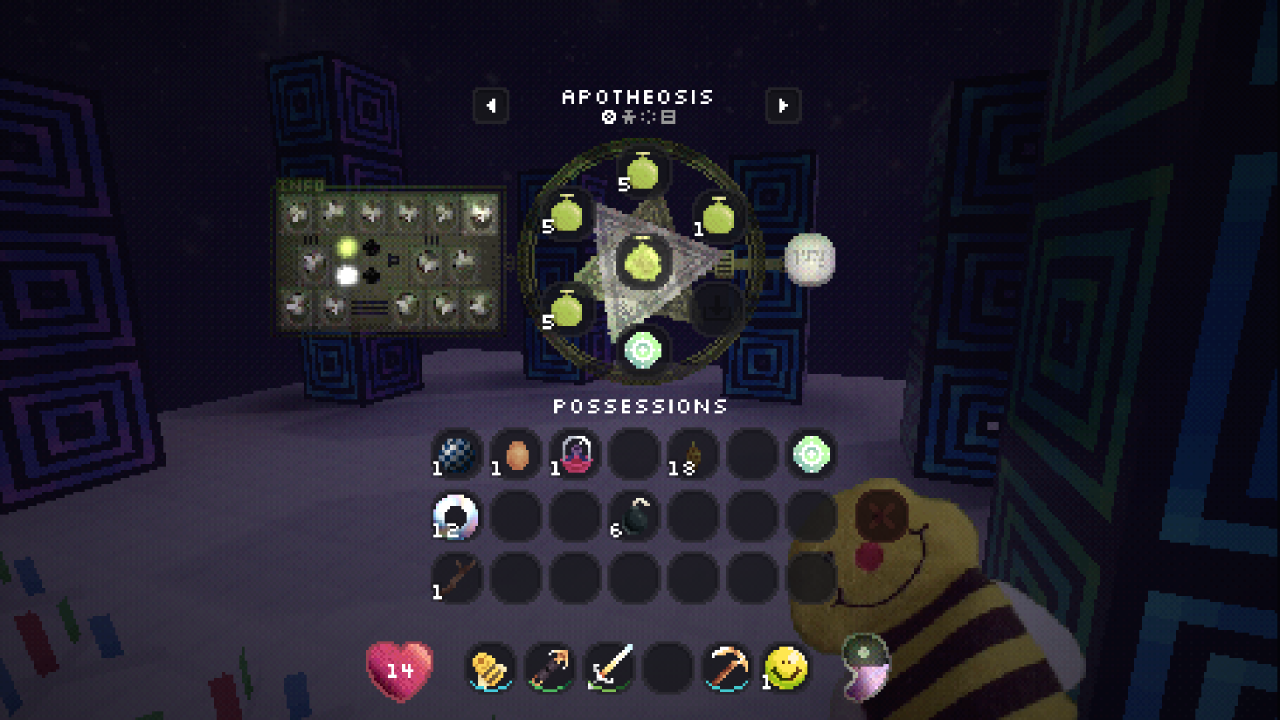Choose the wooden stick item

457,578
